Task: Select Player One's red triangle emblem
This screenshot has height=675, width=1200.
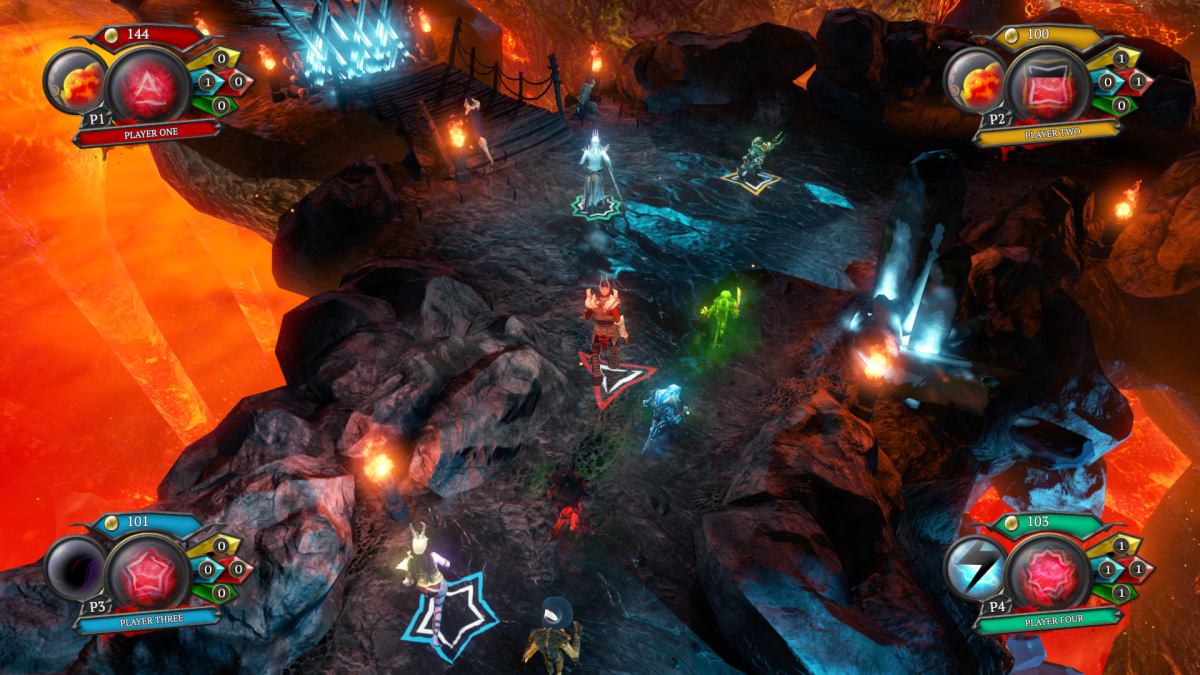Action: point(147,83)
